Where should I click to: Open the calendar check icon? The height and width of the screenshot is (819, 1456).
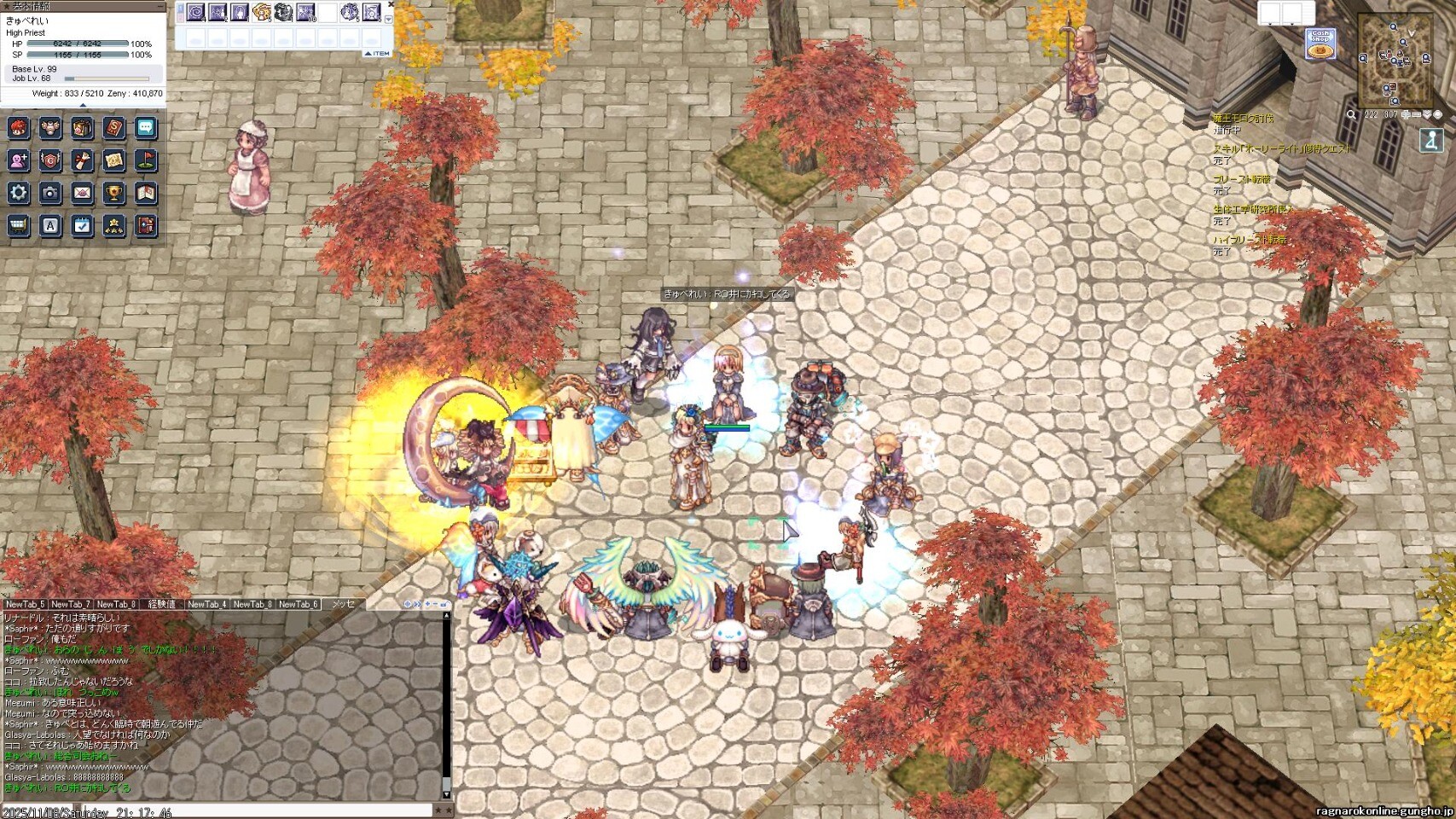(x=82, y=226)
